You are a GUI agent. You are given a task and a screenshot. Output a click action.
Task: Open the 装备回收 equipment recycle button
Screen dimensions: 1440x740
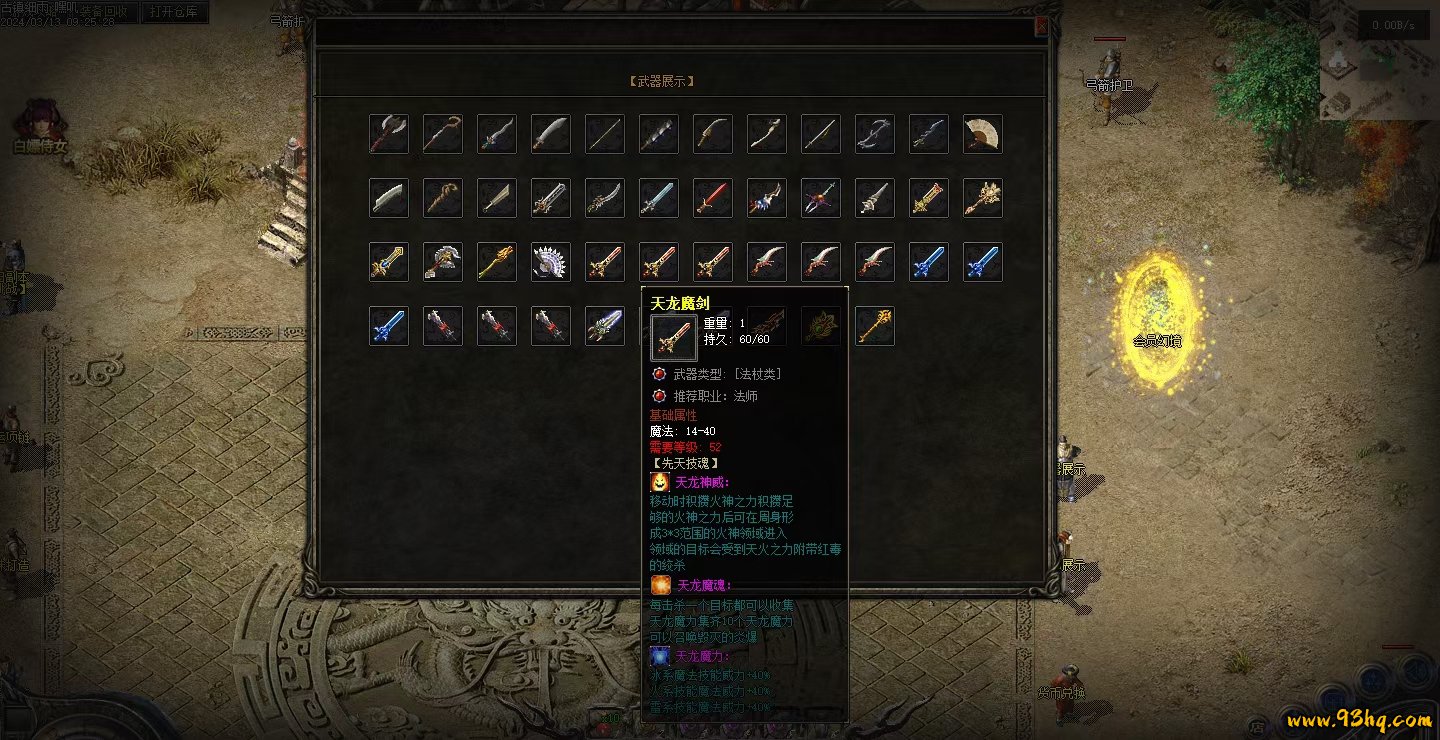pyautogui.click(x=104, y=12)
